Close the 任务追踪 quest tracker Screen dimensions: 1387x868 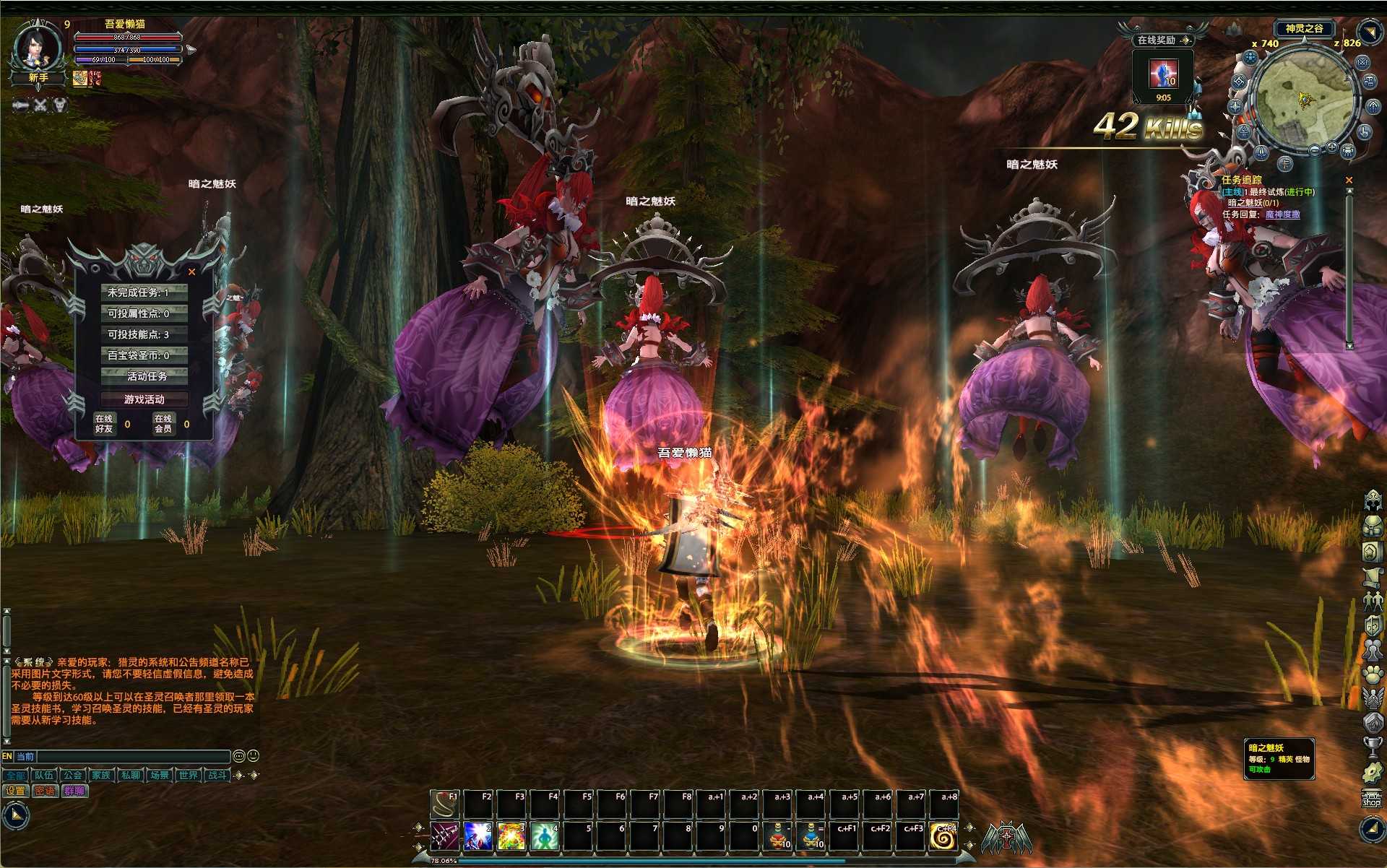[1349, 180]
